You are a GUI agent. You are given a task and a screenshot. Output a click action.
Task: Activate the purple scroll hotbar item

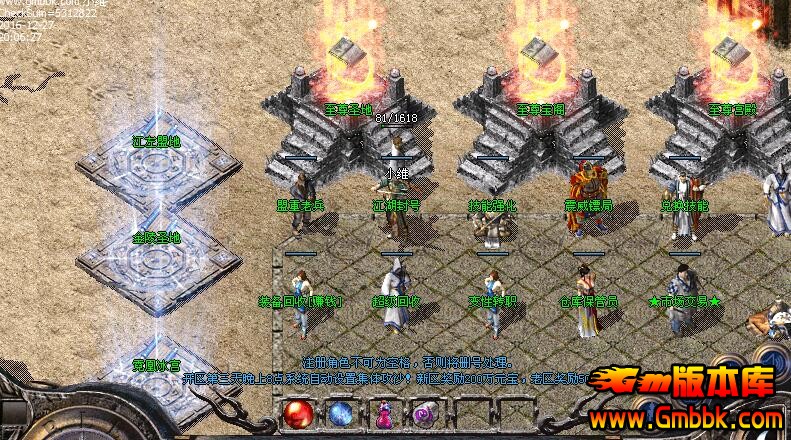point(424,413)
